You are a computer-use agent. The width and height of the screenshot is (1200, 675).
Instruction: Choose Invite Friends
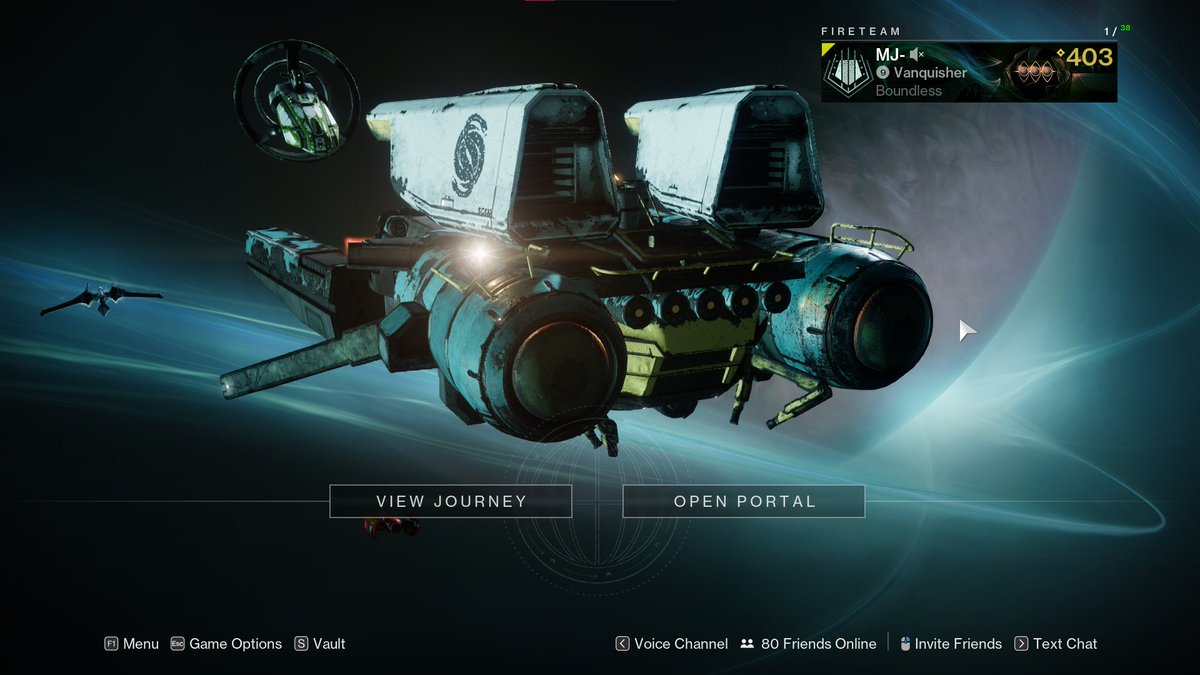coord(949,644)
